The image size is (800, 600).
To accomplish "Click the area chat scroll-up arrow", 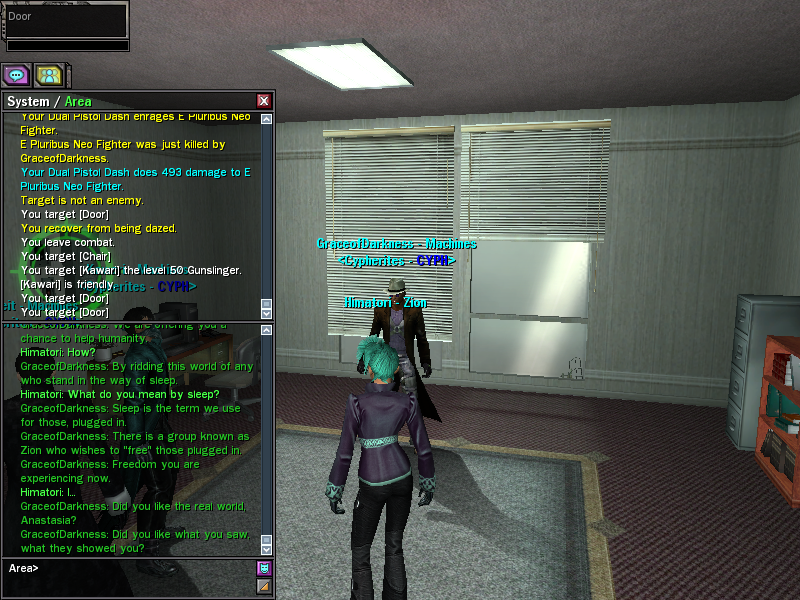I will (x=266, y=328).
